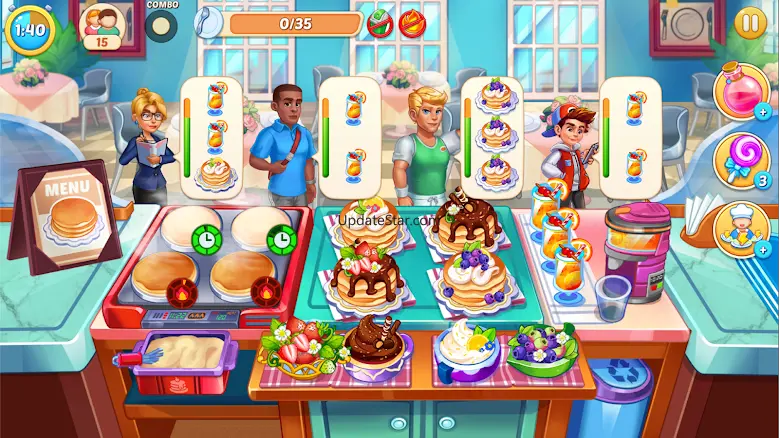Use the lollipop candy booster
This screenshot has width=779, height=438.
[740, 161]
